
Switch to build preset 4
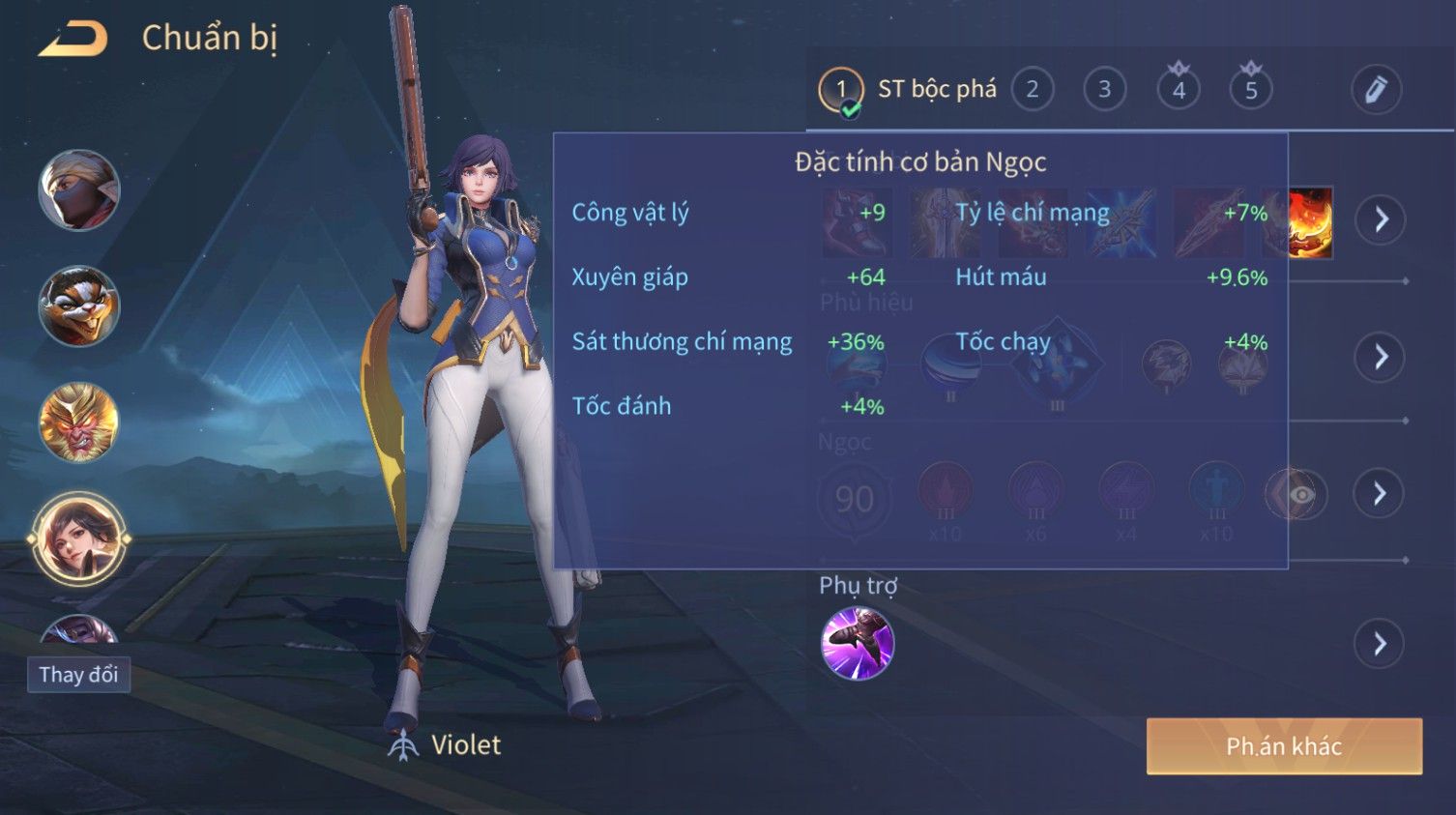click(1179, 90)
